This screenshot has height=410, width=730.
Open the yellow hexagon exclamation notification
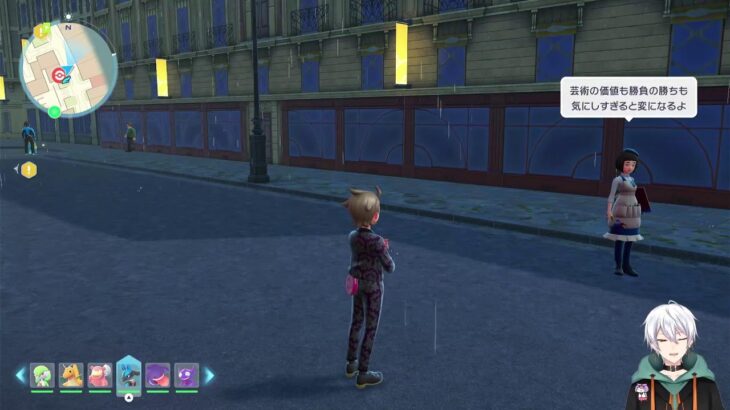(x=29, y=170)
